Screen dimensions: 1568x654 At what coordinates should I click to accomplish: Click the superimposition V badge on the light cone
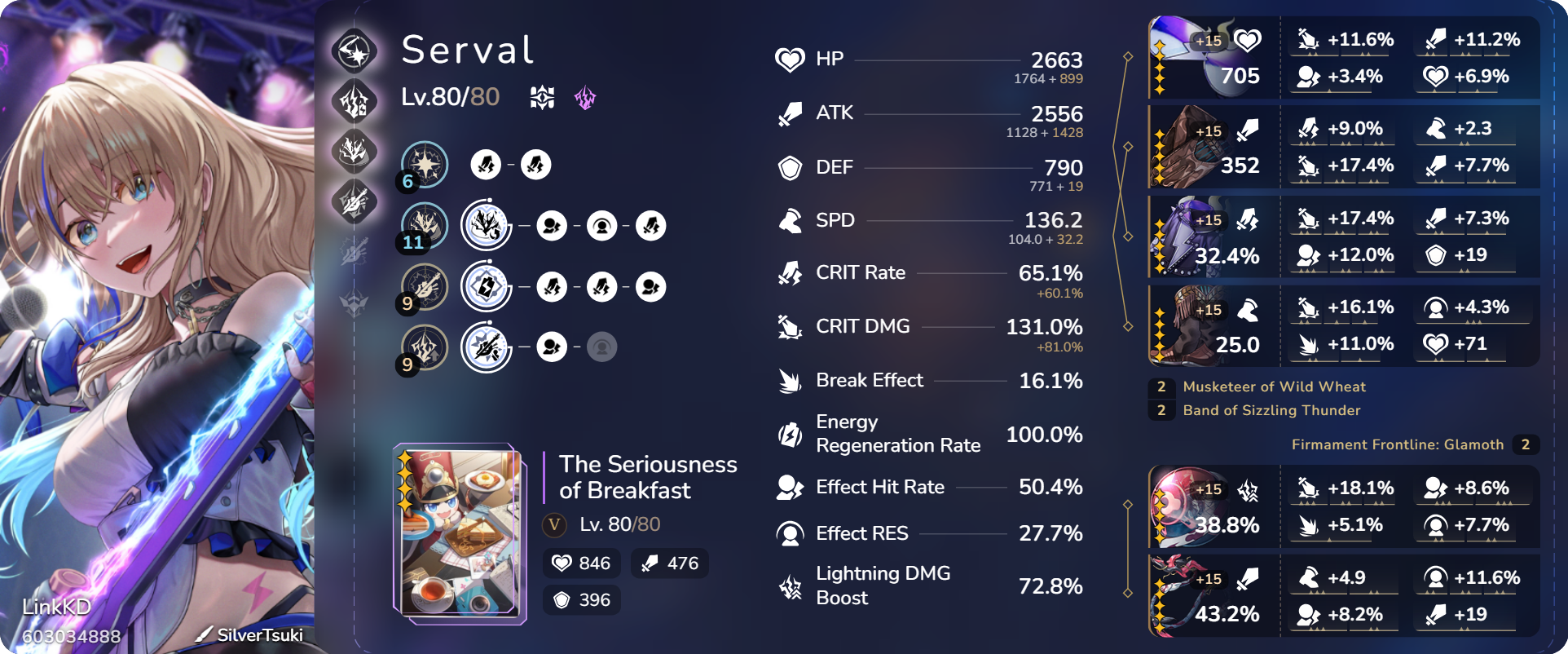553,525
